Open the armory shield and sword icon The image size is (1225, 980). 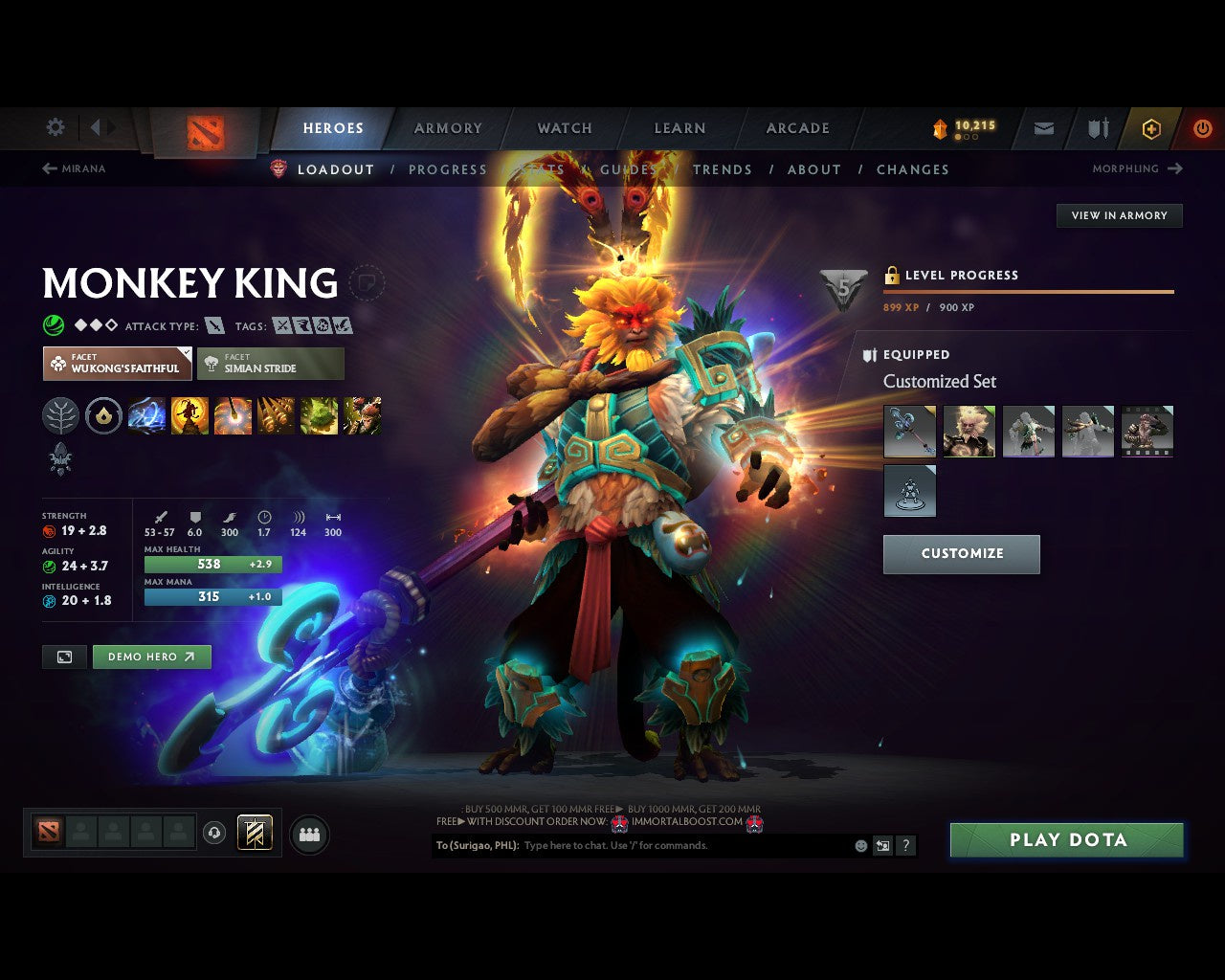point(1096,128)
